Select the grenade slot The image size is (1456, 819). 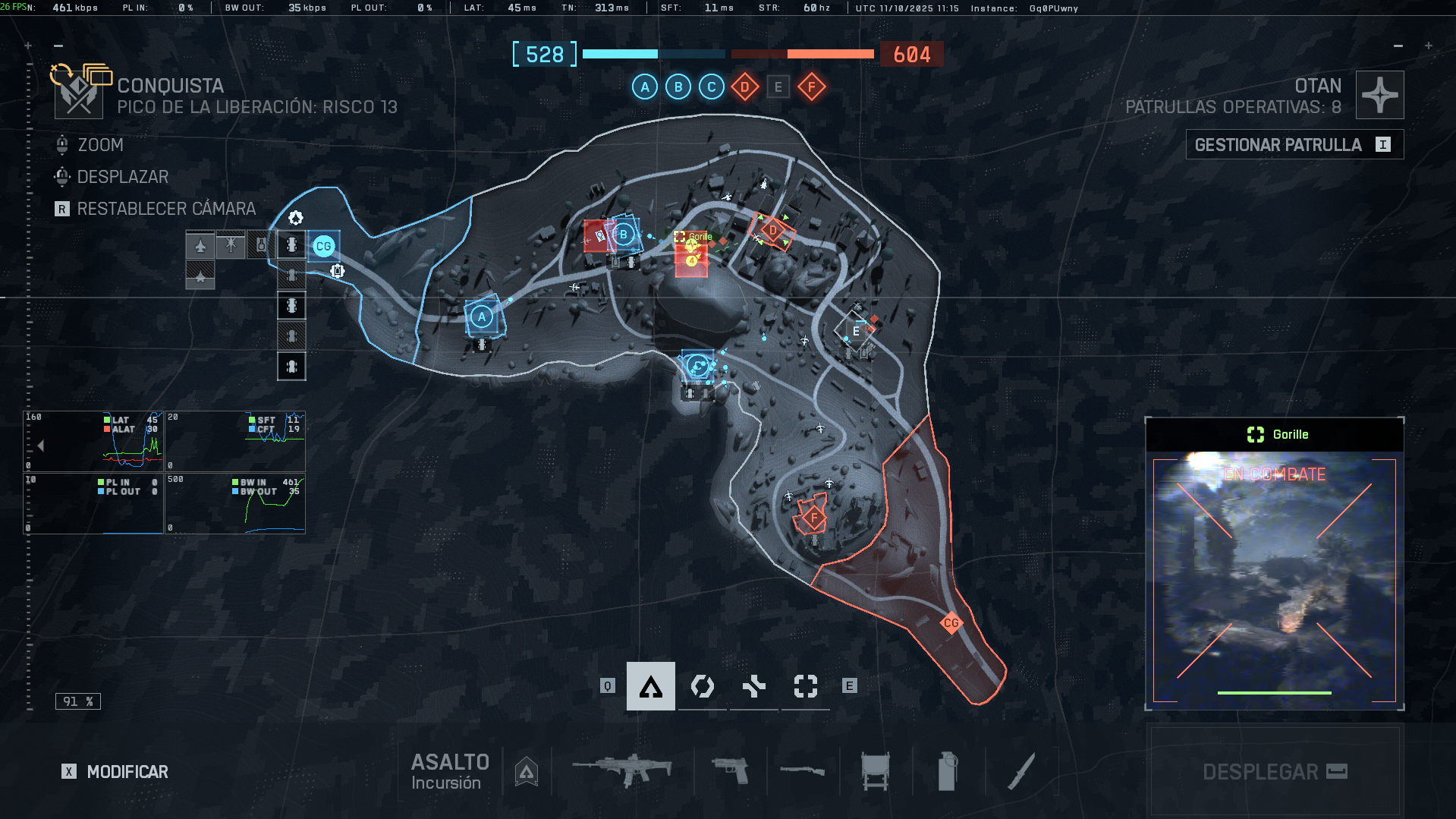coord(947,770)
